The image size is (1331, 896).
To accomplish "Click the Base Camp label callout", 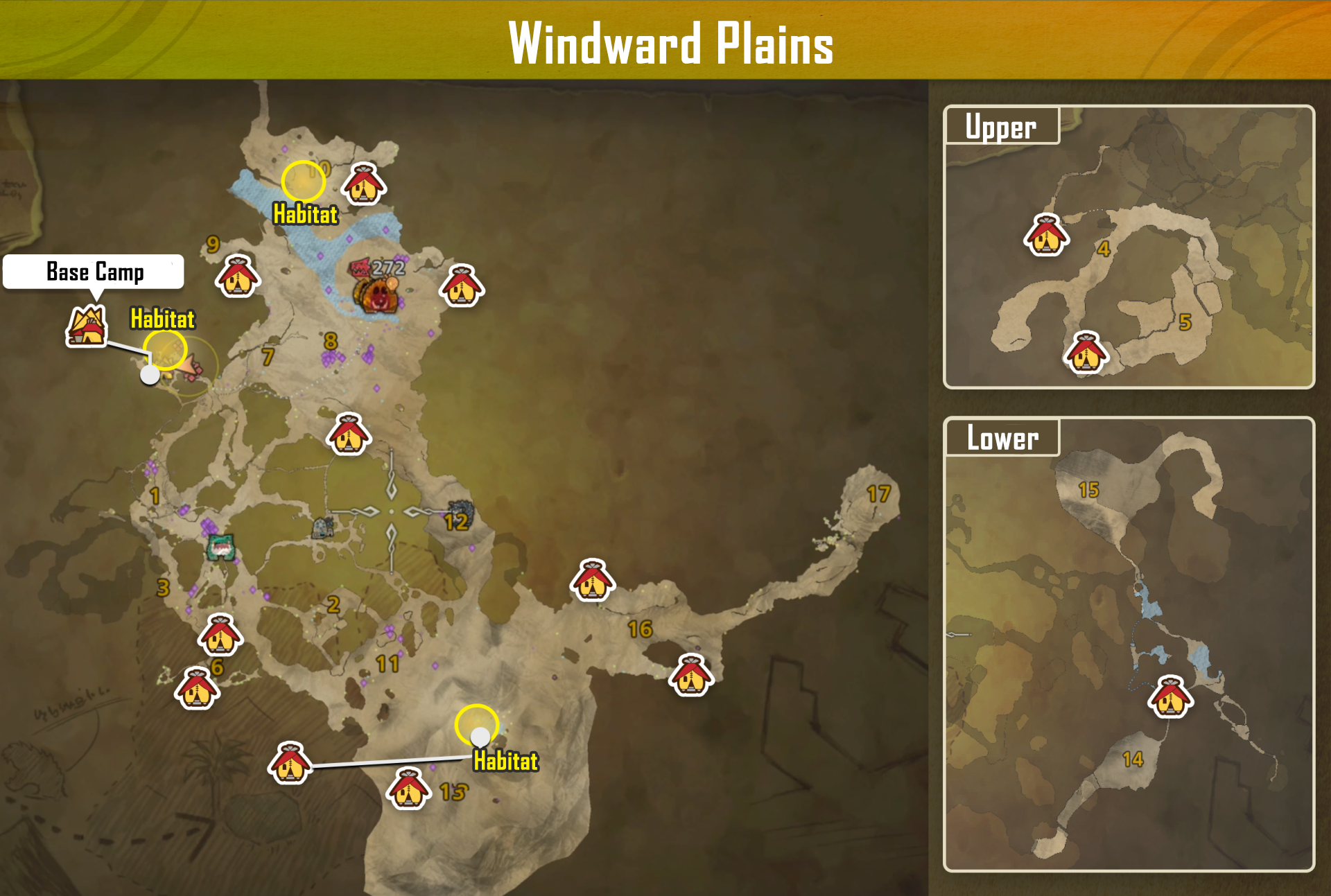I will click(94, 272).
